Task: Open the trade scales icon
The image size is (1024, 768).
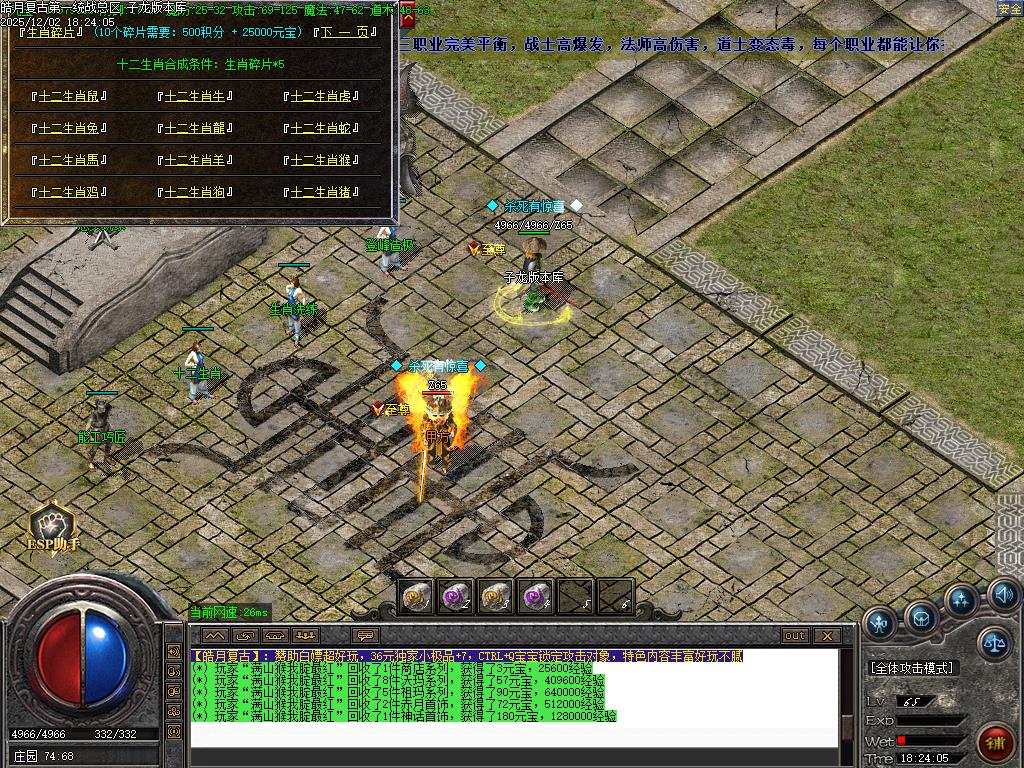Action: point(994,643)
